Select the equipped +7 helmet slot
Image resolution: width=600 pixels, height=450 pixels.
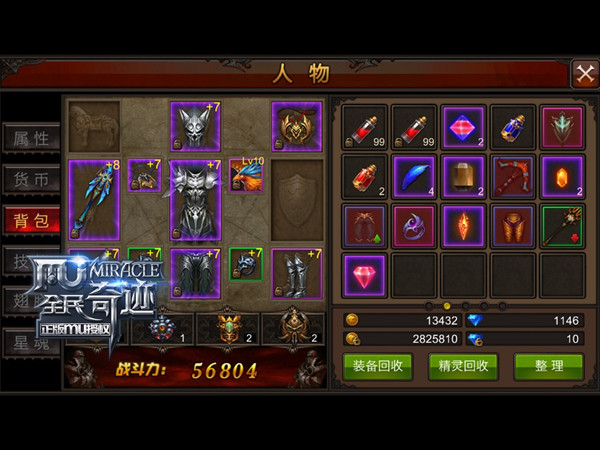coord(195,127)
